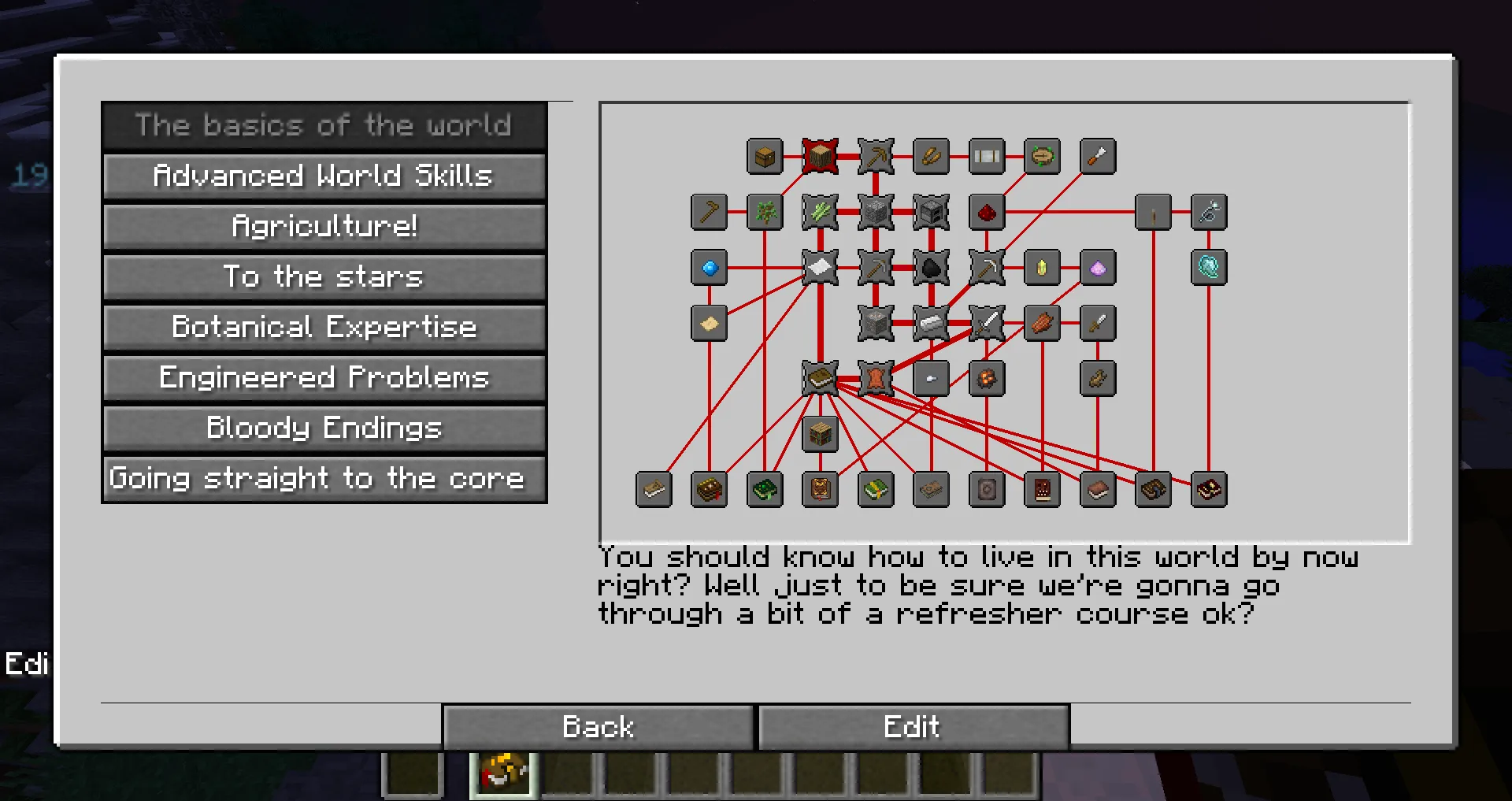The width and height of the screenshot is (1512, 801).
Task: Switch to the Bloody Endings quest line
Action: [324, 428]
